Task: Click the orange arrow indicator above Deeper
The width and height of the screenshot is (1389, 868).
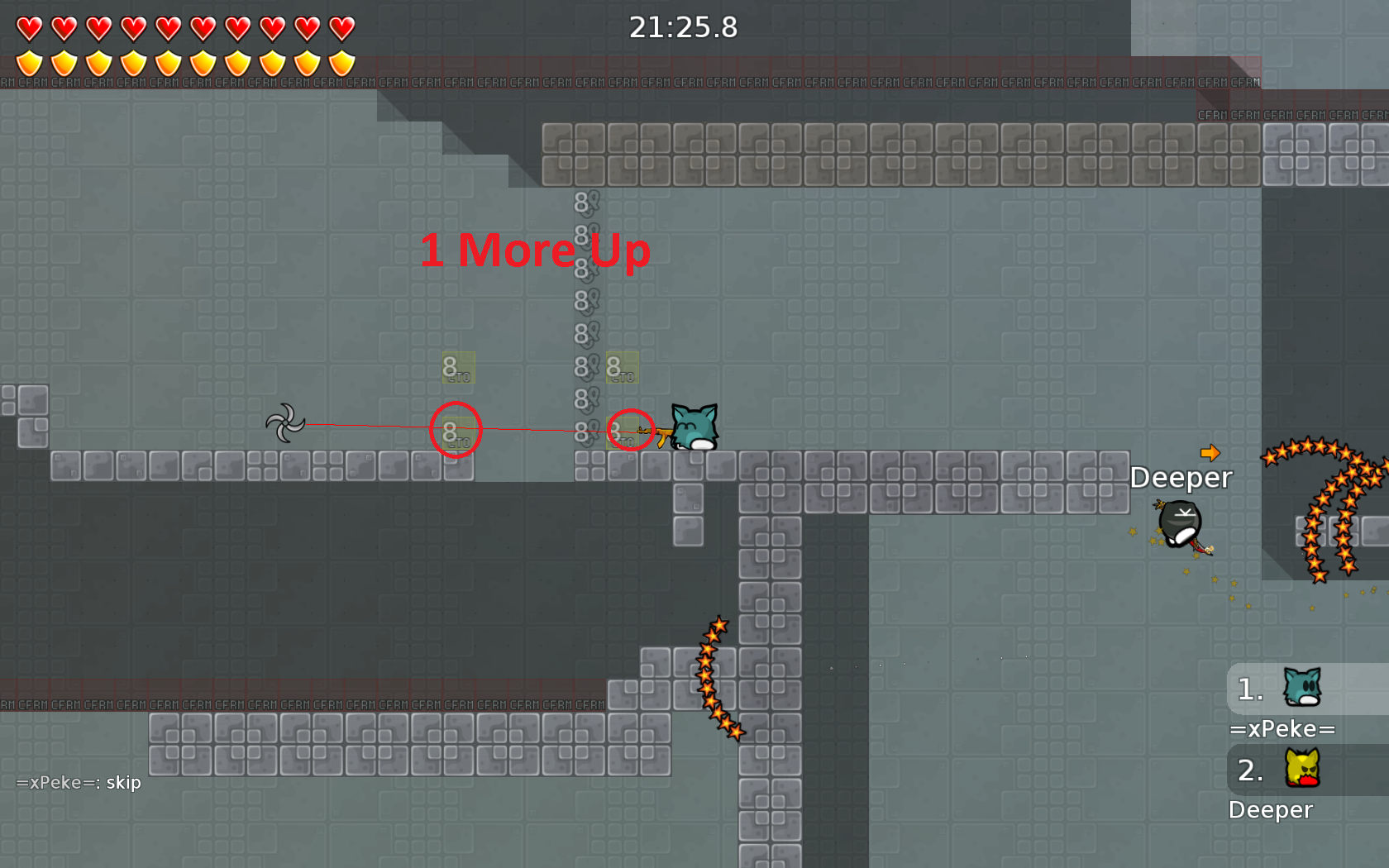Action: click(x=1210, y=452)
